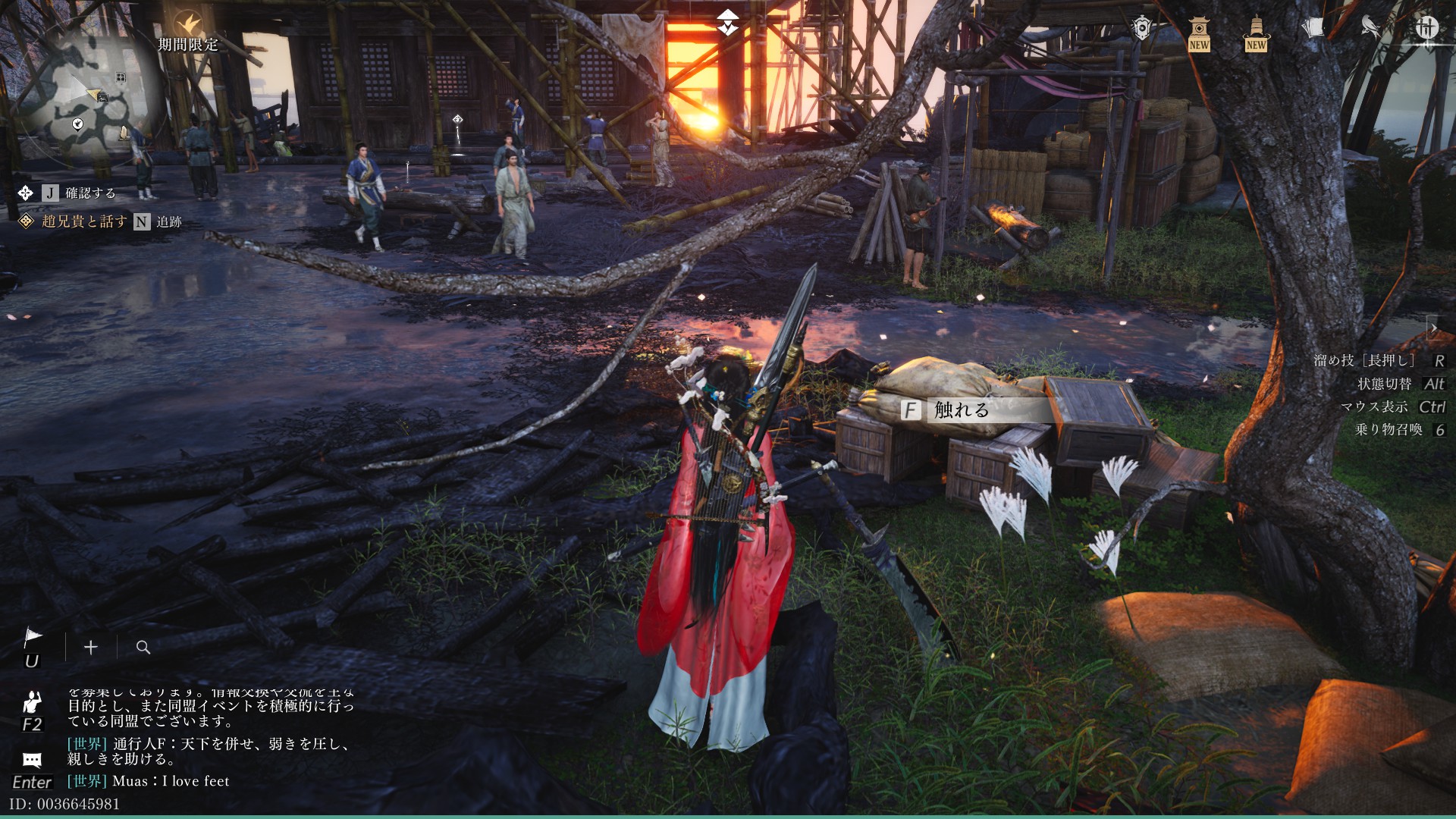Open the twin swords main menu icon
Viewport: 1456px width, 819px height.
[1426, 28]
